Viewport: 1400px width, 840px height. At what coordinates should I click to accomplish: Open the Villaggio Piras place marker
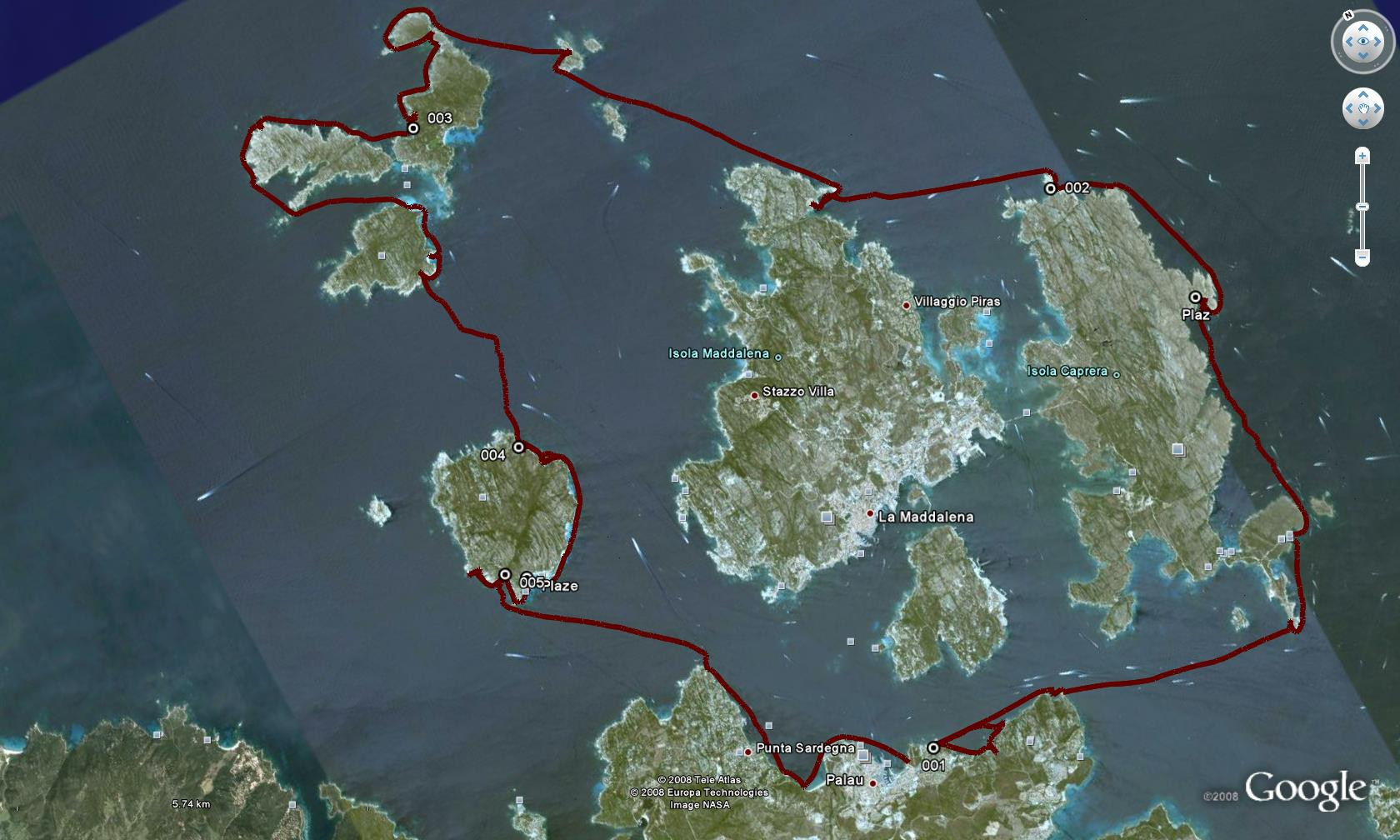pos(907,306)
